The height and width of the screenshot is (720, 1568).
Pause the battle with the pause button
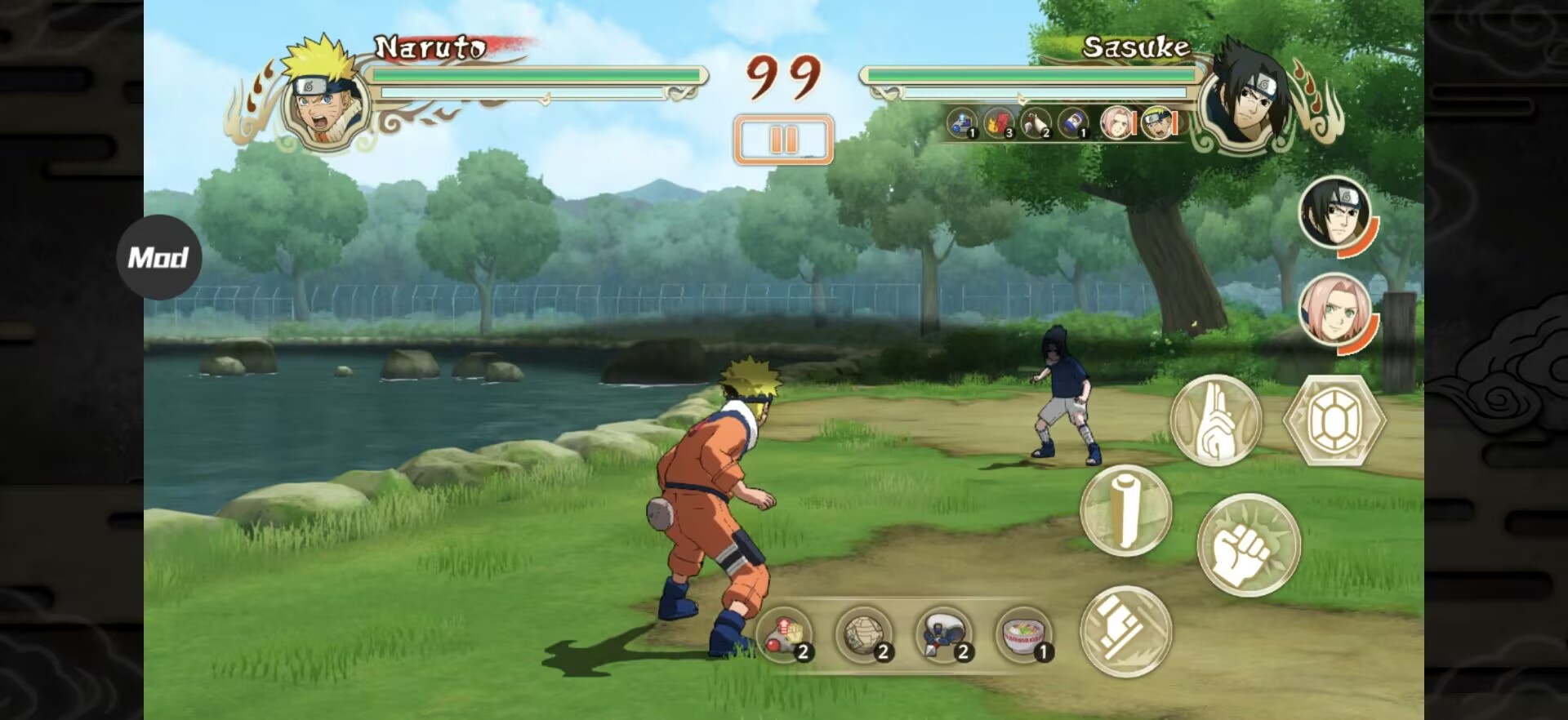[783, 140]
